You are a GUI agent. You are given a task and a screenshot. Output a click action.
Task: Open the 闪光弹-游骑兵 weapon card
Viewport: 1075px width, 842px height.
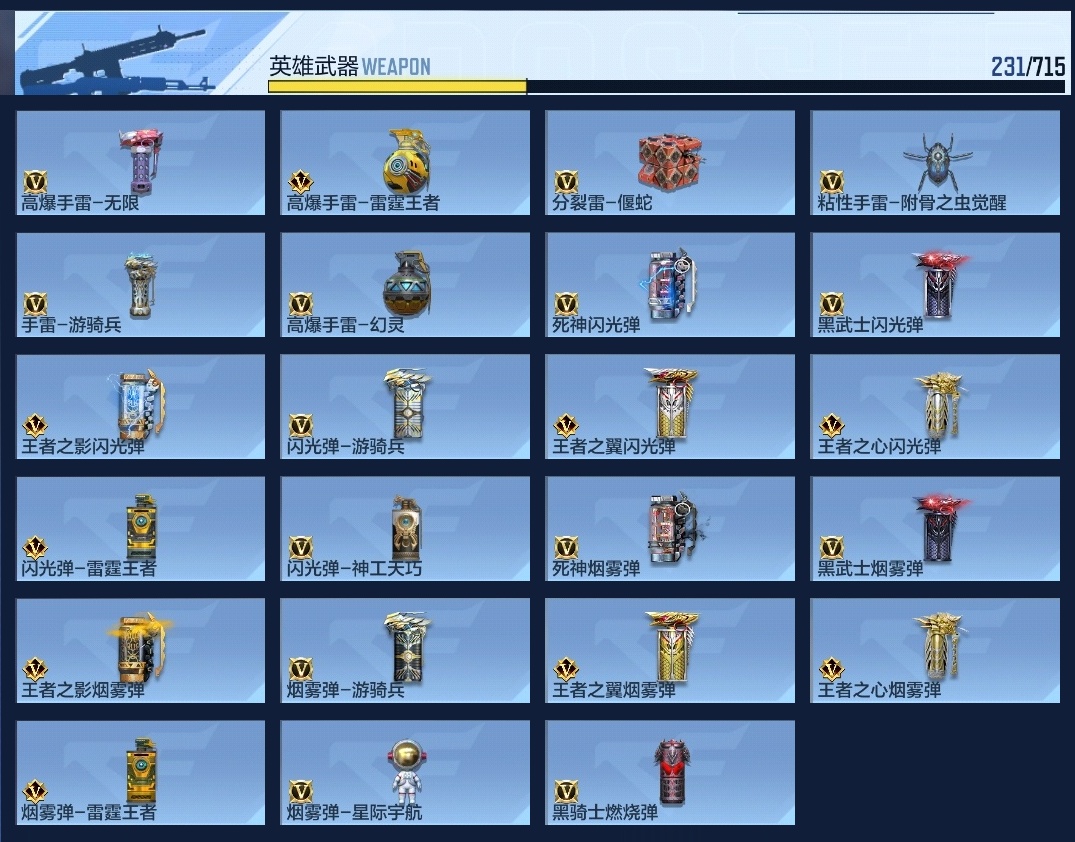pos(405,407)
